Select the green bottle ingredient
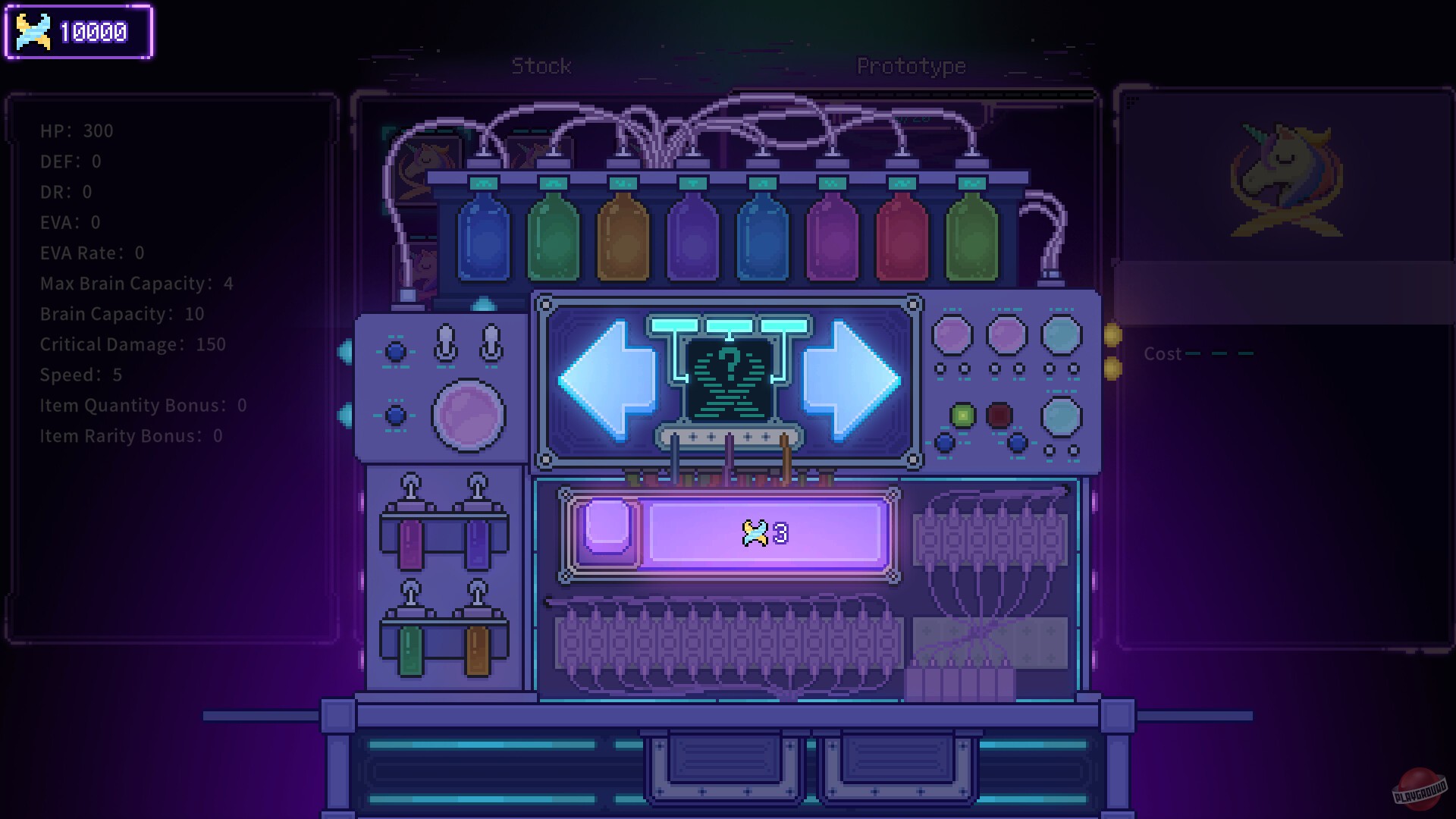This screenshot has width=1456, height=819. click(554, 235)
